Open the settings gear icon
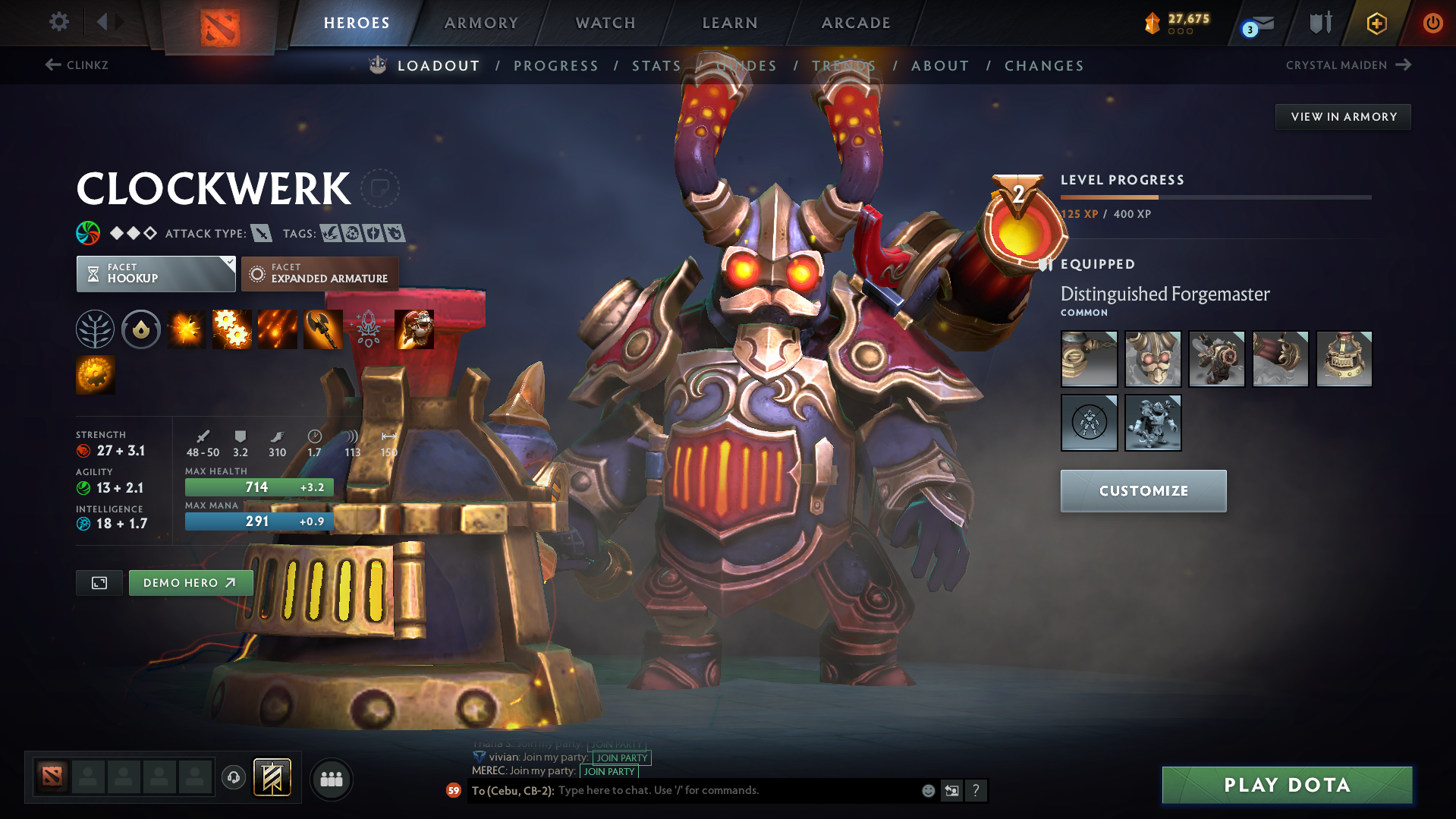 click(x=58, y=23)
